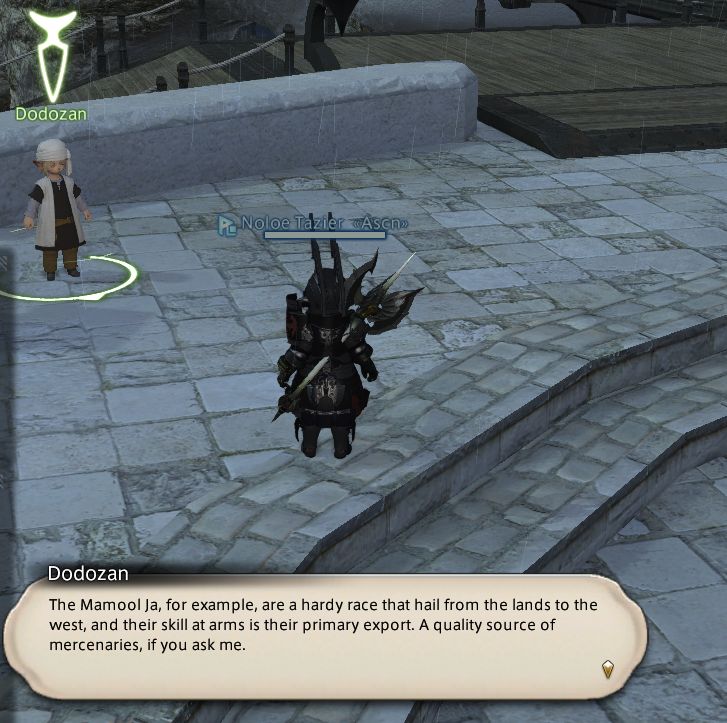Screen dimensions: 727x723
Task: Select the Dodozan nameplate above the NPC
Action: (x=51, y=114)
